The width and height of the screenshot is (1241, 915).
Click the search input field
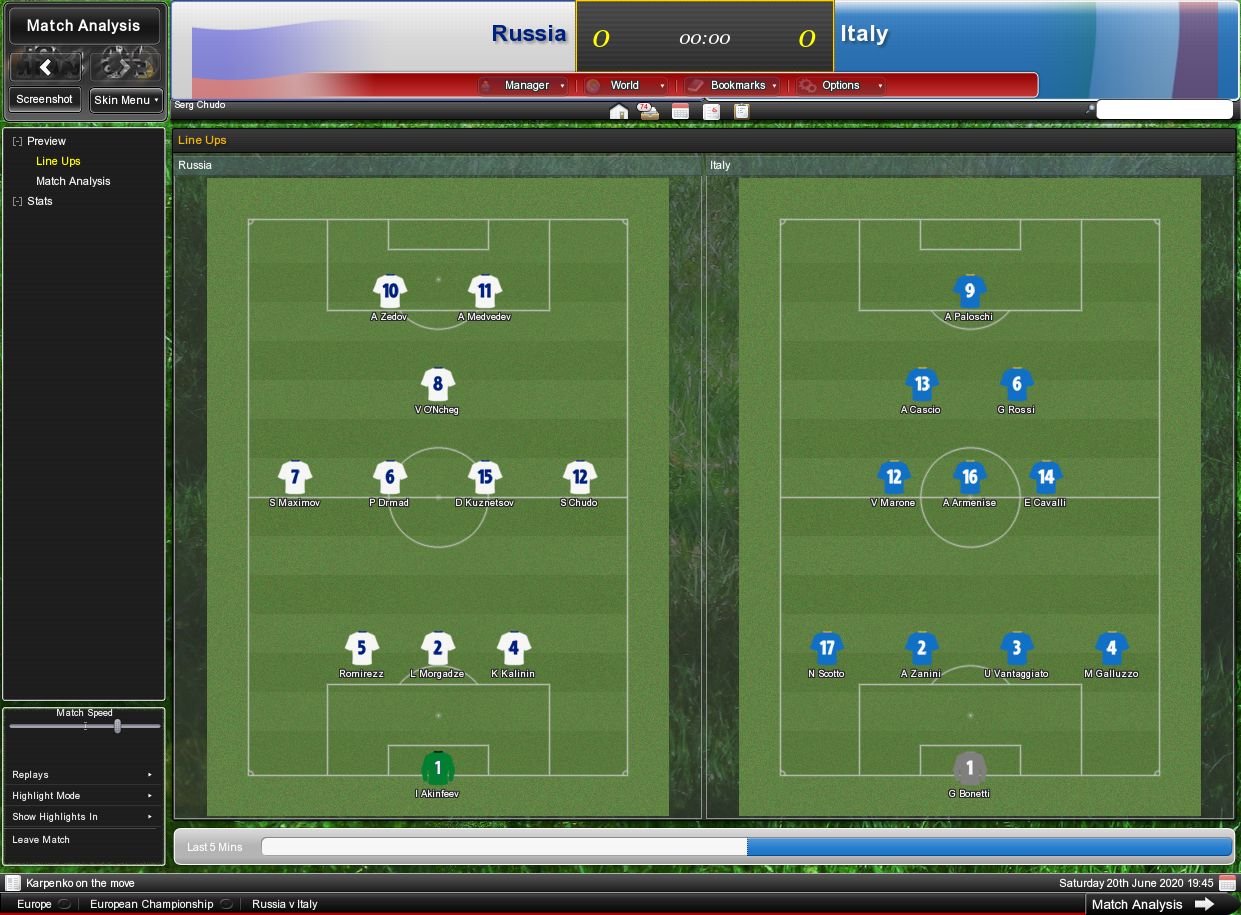click(x=1164, y=110)
